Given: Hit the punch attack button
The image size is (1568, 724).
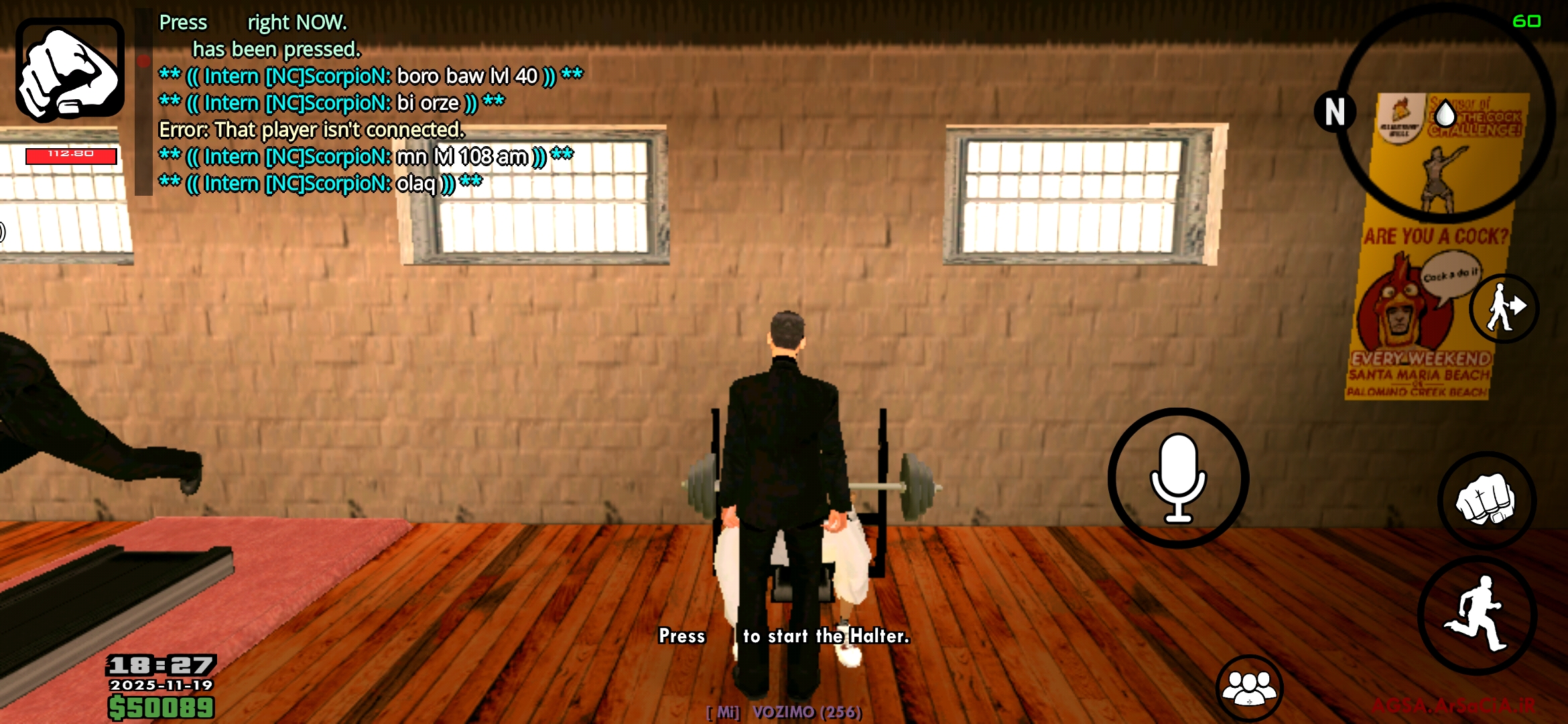Looking at the screenshot, I should point(1486,500).
